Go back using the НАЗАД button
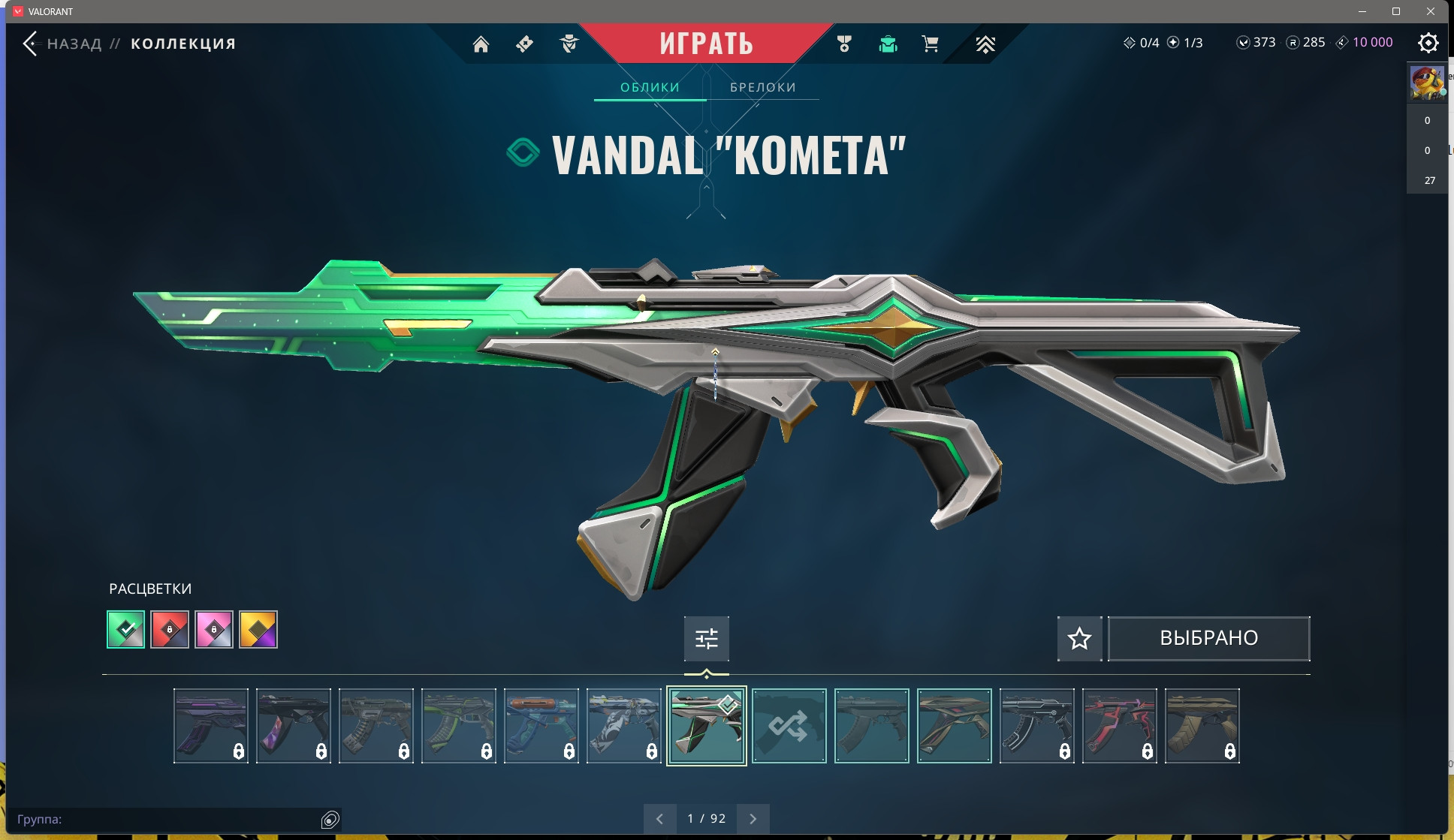This screenshot has height=840, width=1454. point(63,44)
